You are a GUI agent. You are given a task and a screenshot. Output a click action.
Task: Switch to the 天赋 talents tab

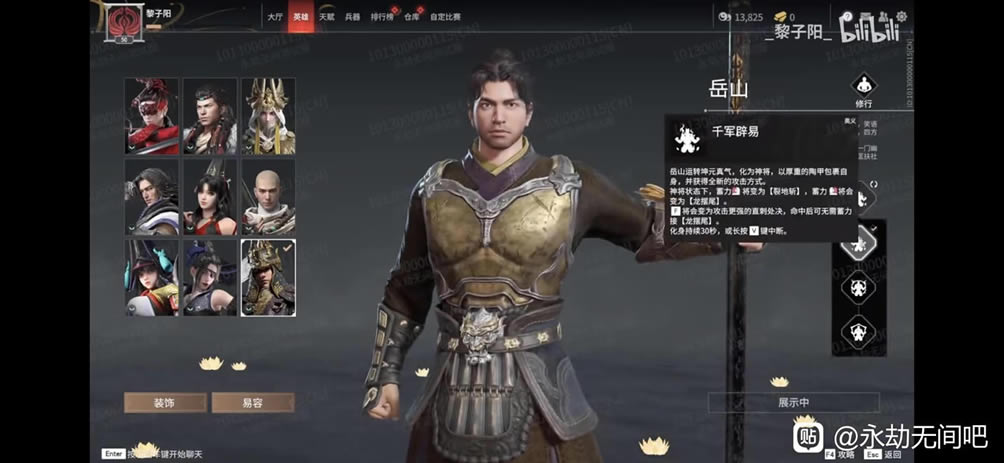tap(326, 17)
